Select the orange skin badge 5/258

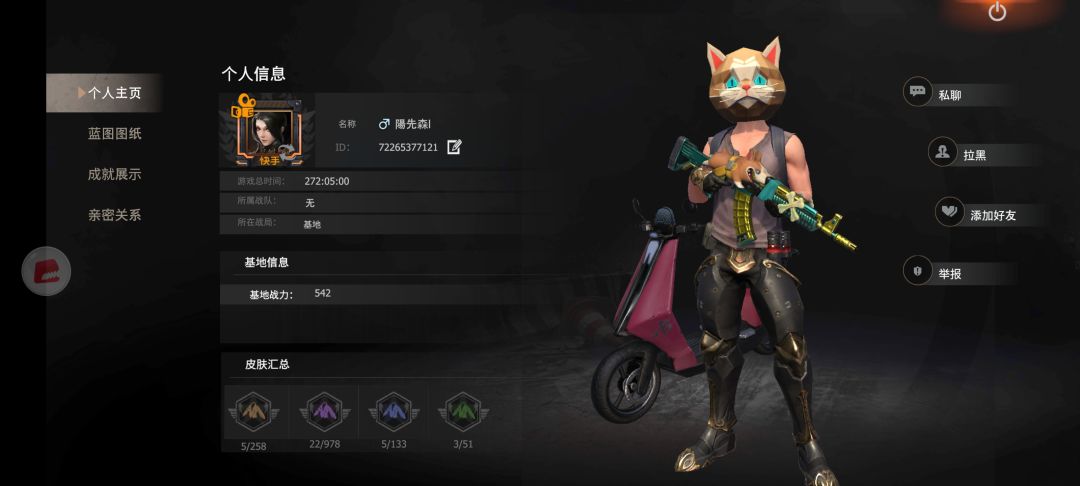pyautogui.click(x=253, y=411)
